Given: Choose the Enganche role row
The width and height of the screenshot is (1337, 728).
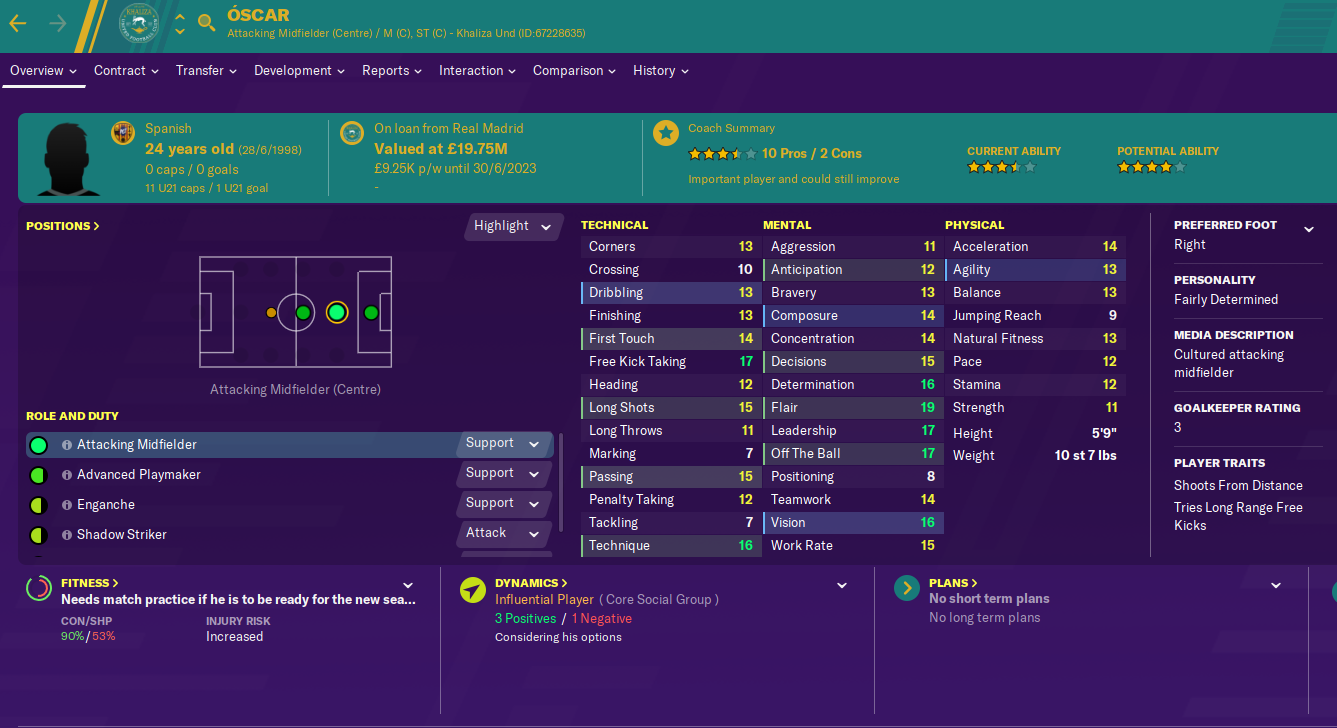Looking at the screenshot, I should [105, 505].
